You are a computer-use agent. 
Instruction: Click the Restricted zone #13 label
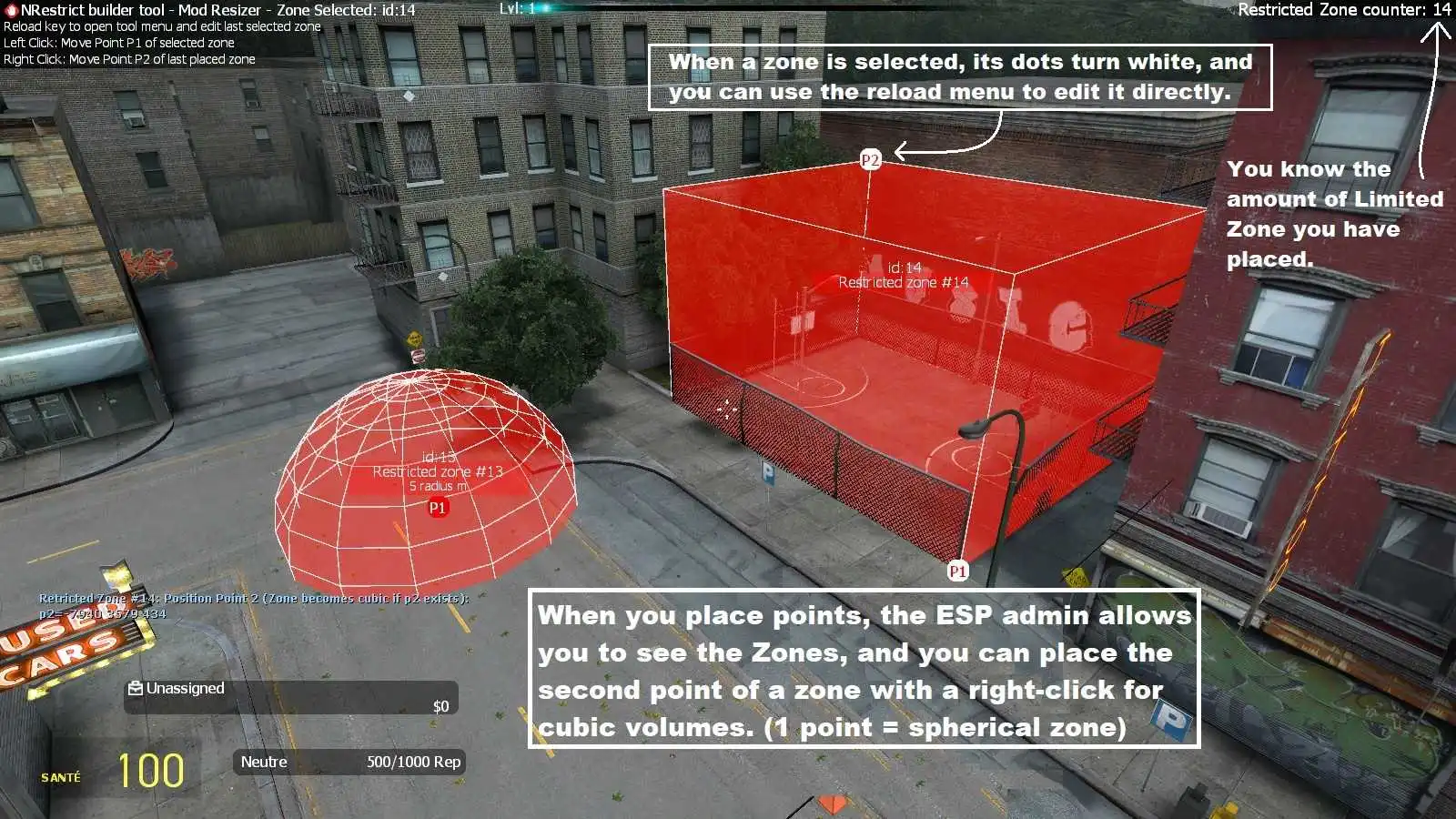(438, 471)
